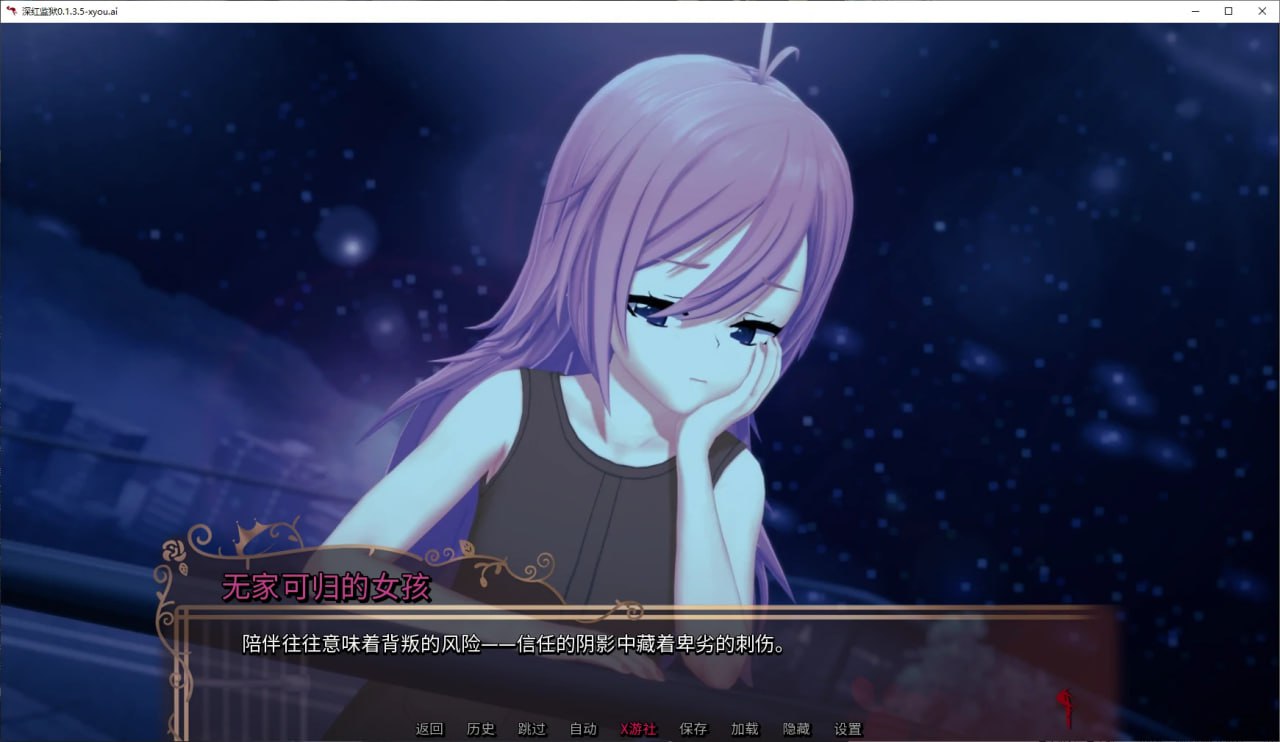Open the 加载 (Load) screen
Viewport: 1280px width, 742px height.
745,729
